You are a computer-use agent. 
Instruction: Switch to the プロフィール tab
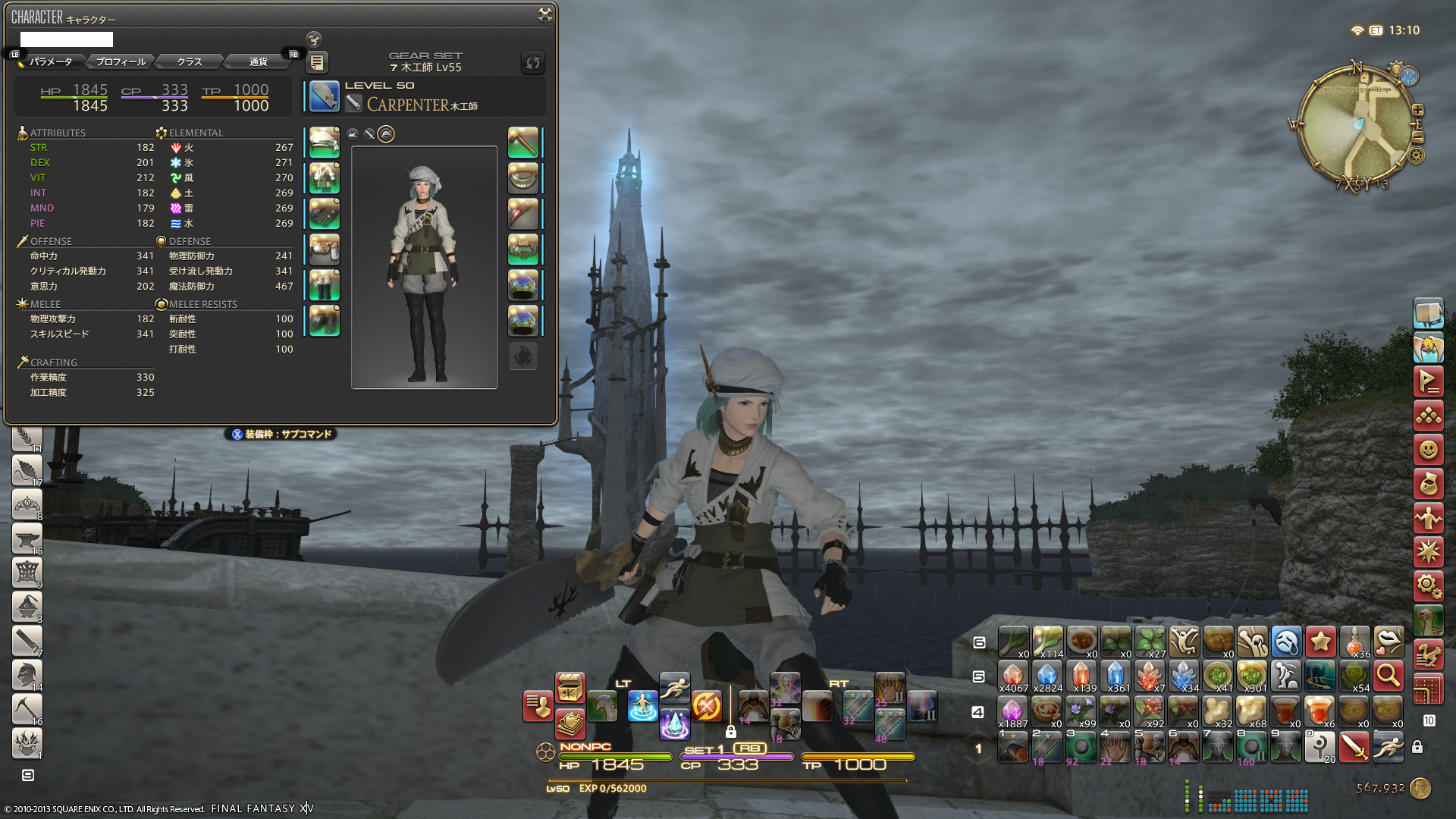click(x=121, y=61)
